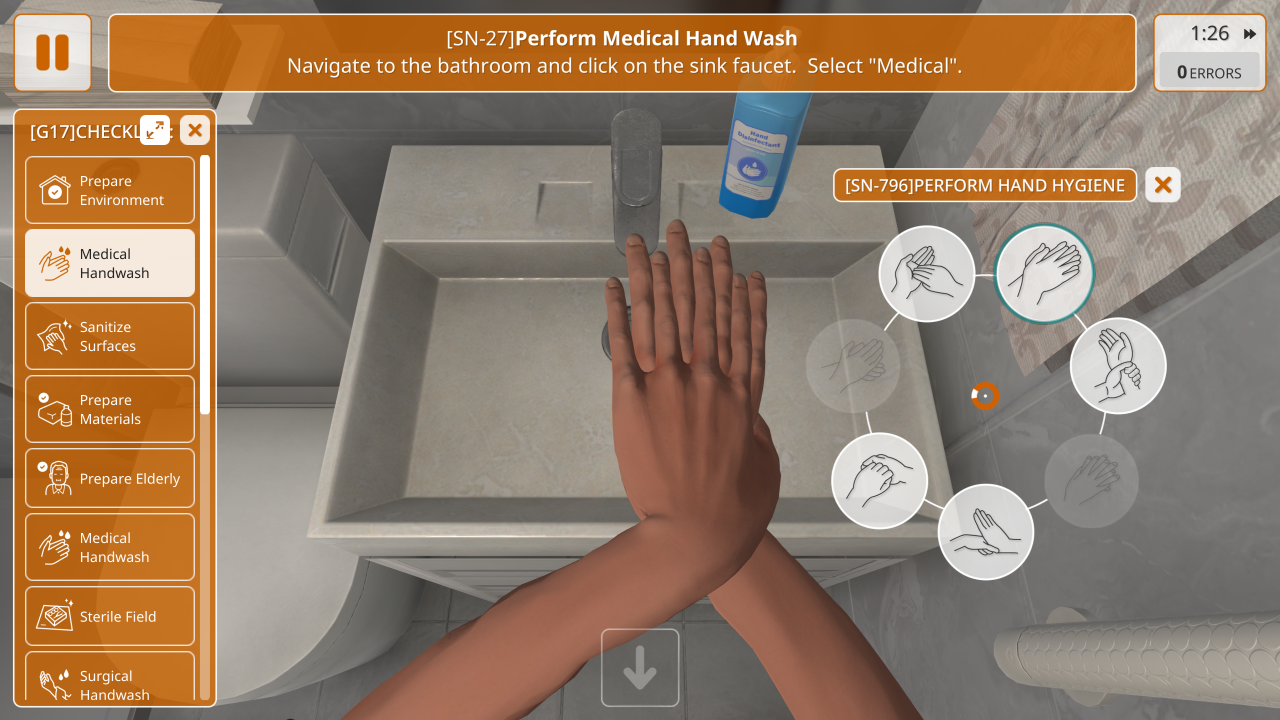Choose Prepare Materials checklist item
Screen dimensions: 1280x720
[110, 409]
